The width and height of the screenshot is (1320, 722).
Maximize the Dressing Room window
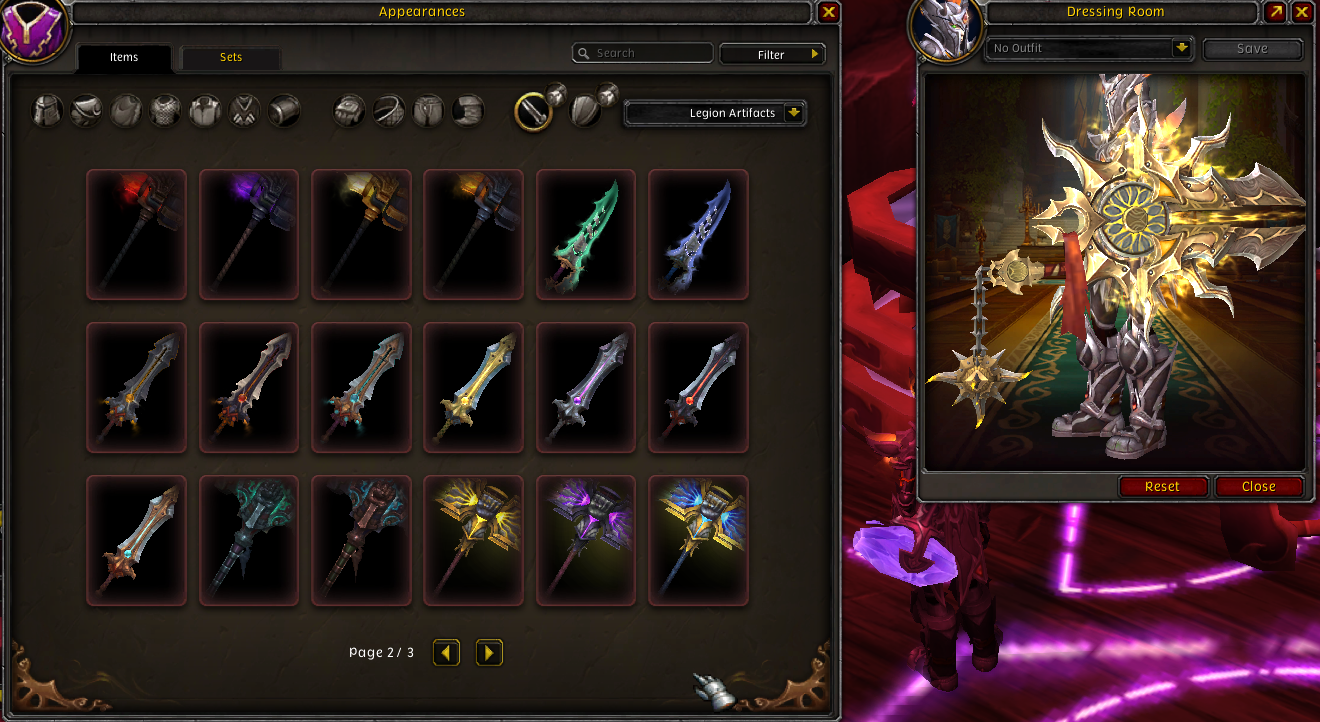point(1275,12)
